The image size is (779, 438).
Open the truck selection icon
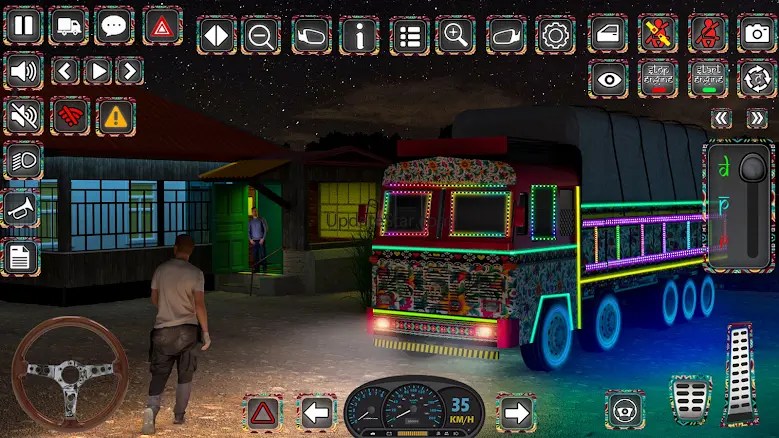coord(68,26)
